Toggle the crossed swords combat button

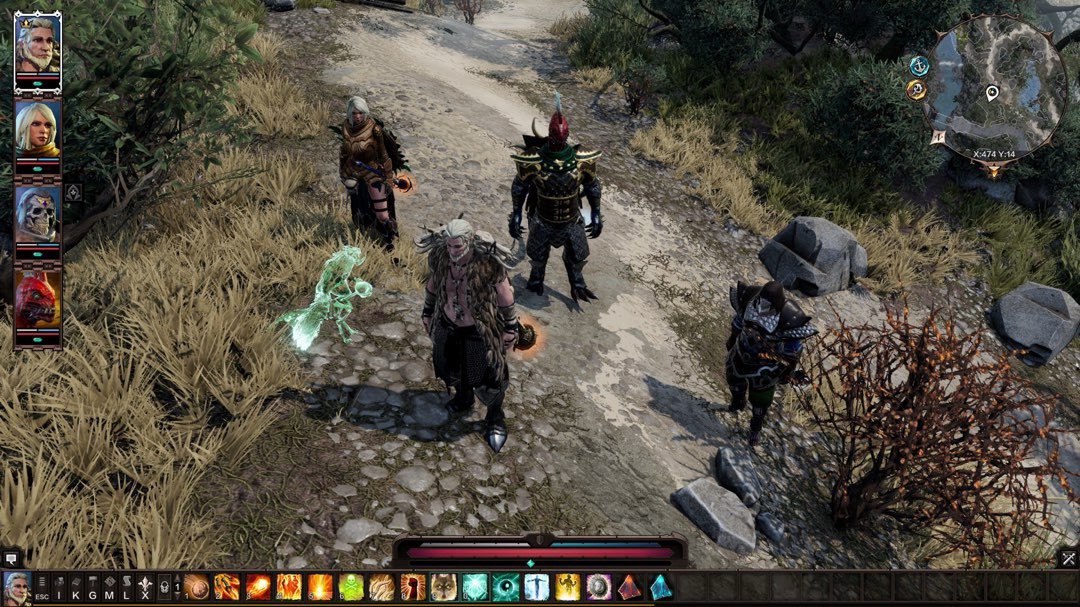pyautogui.click(x=1068, y=558)
